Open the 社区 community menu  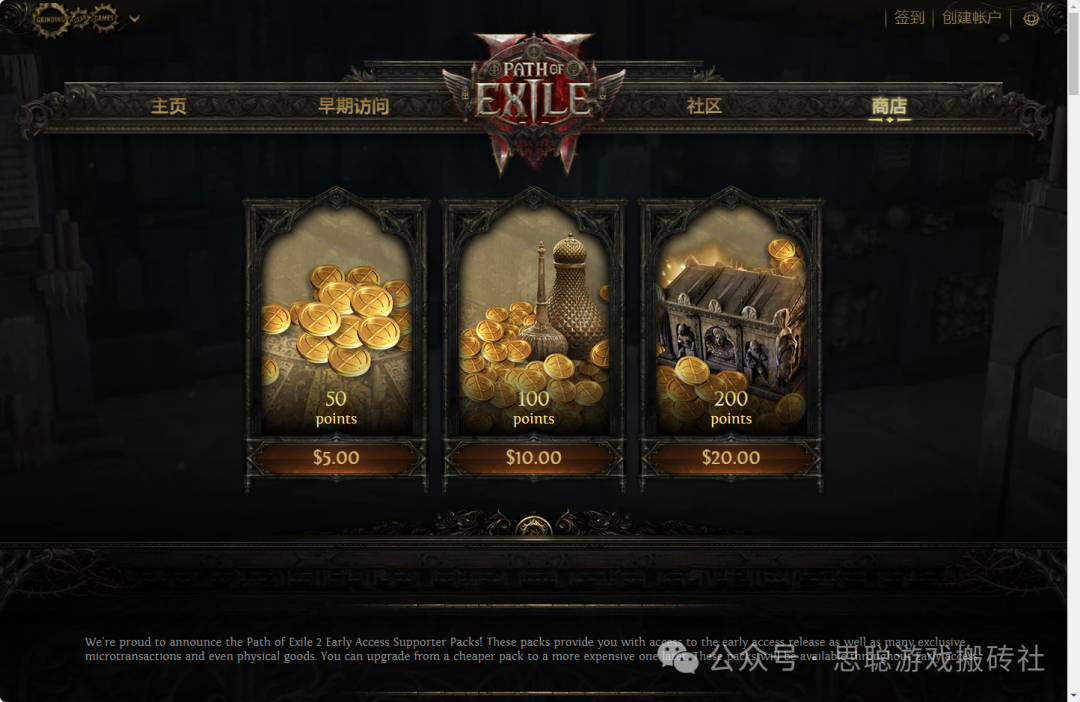pos(704,106)
